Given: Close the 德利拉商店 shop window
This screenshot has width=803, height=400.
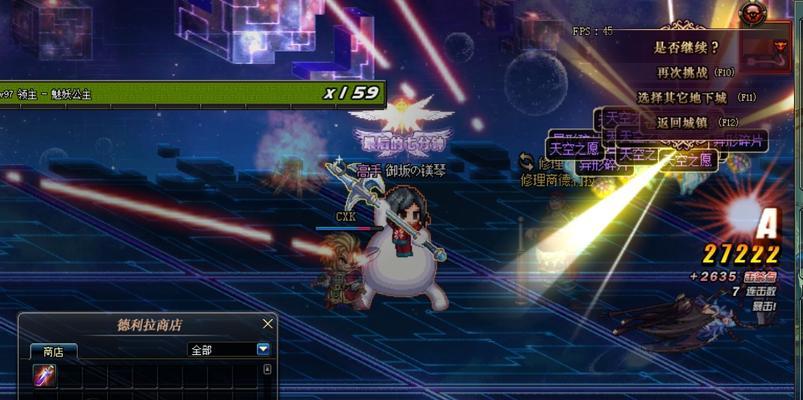Looking at the screenshot, I should click(x=267, y=324).
